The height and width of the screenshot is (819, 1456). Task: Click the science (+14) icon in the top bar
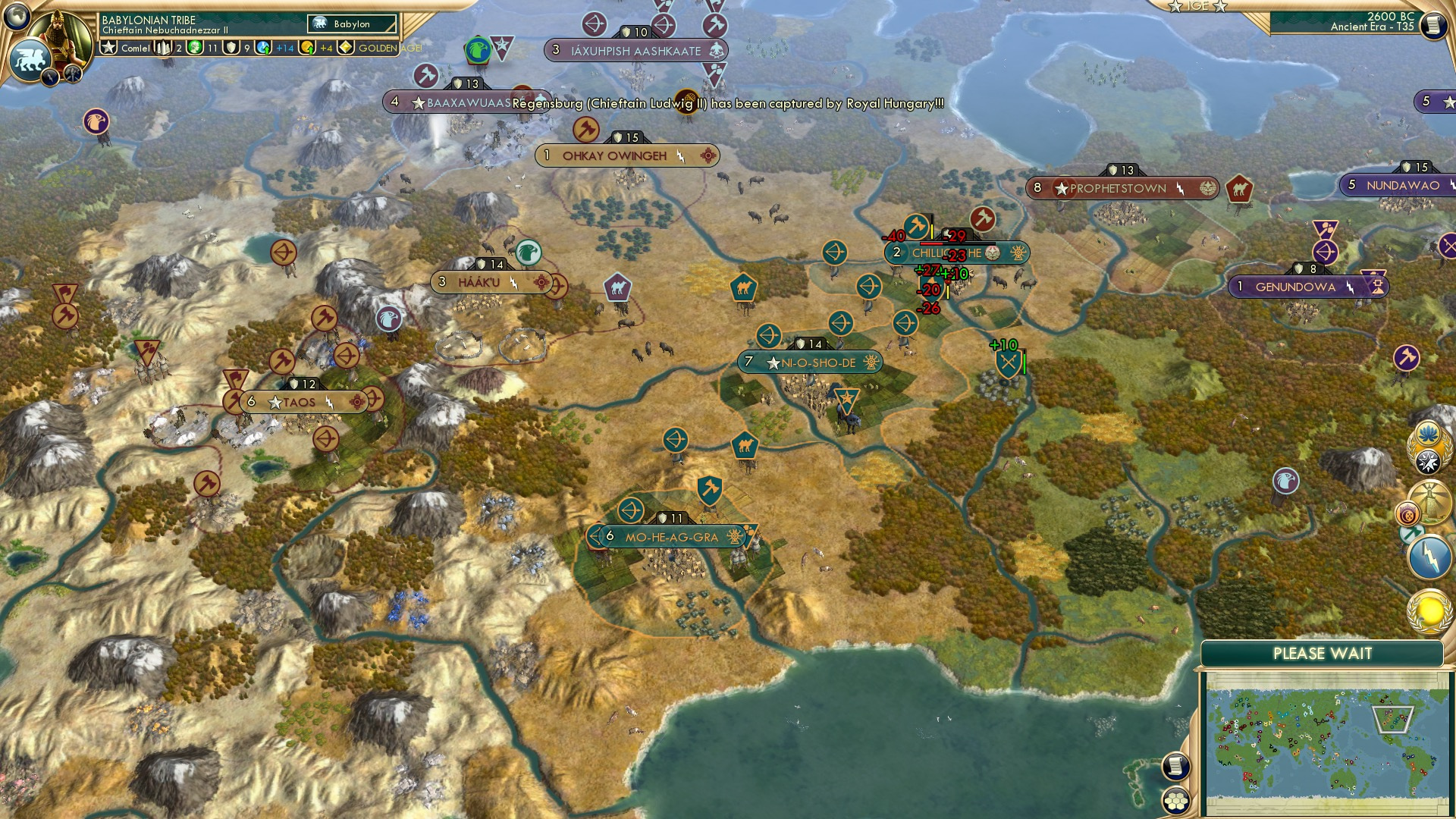tap(262, 47)
